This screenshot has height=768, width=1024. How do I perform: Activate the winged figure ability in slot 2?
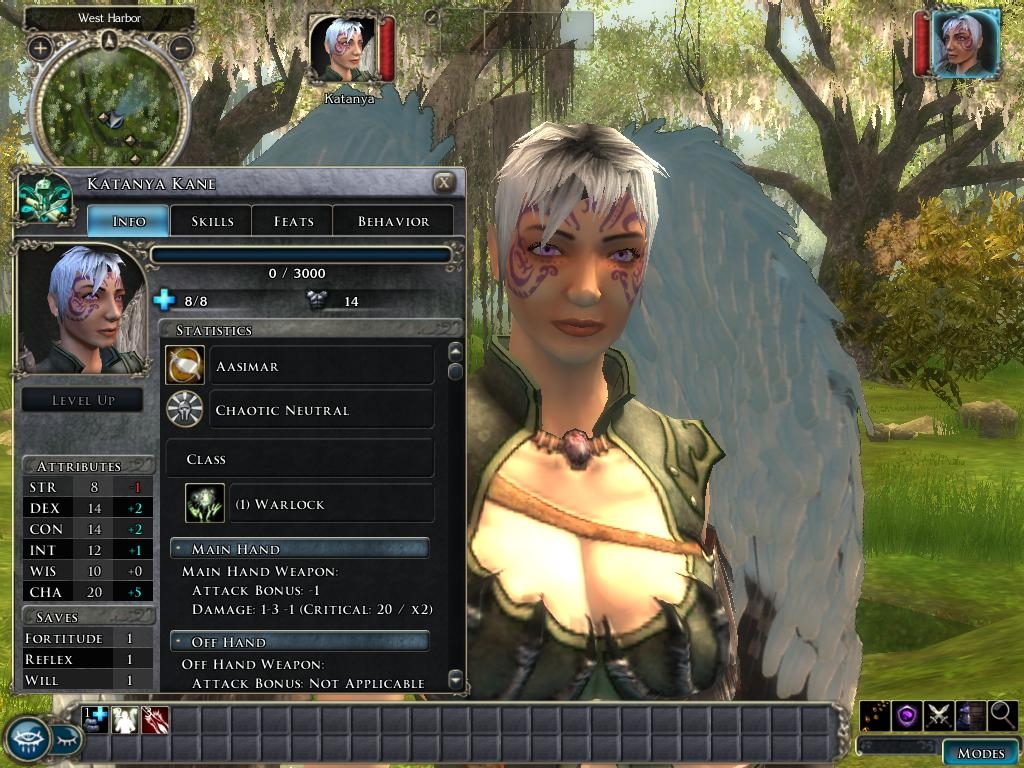[x=125, y=720]
